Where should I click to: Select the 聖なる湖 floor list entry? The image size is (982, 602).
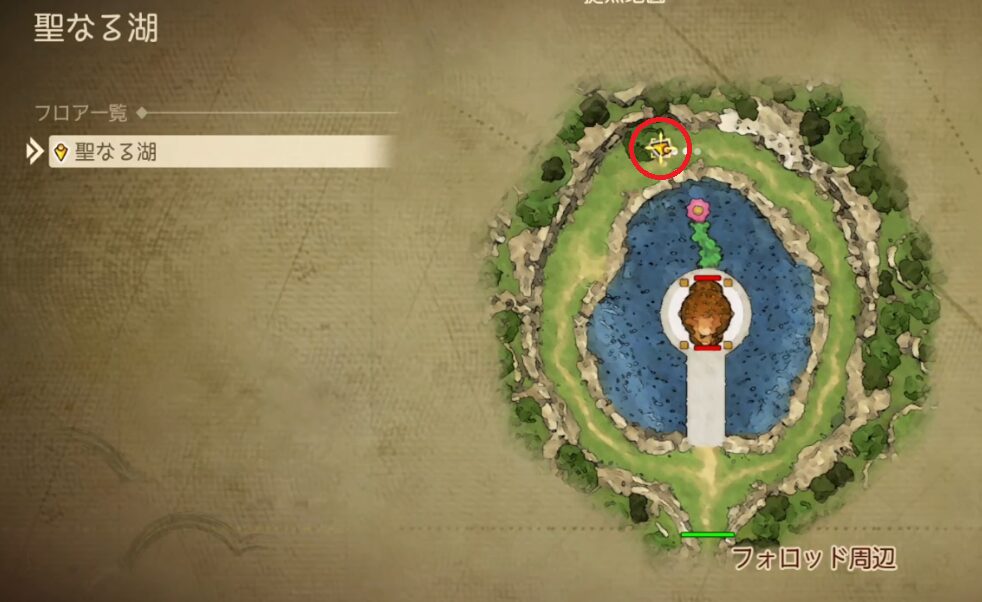pyautogui.click(x=218, y=152)
